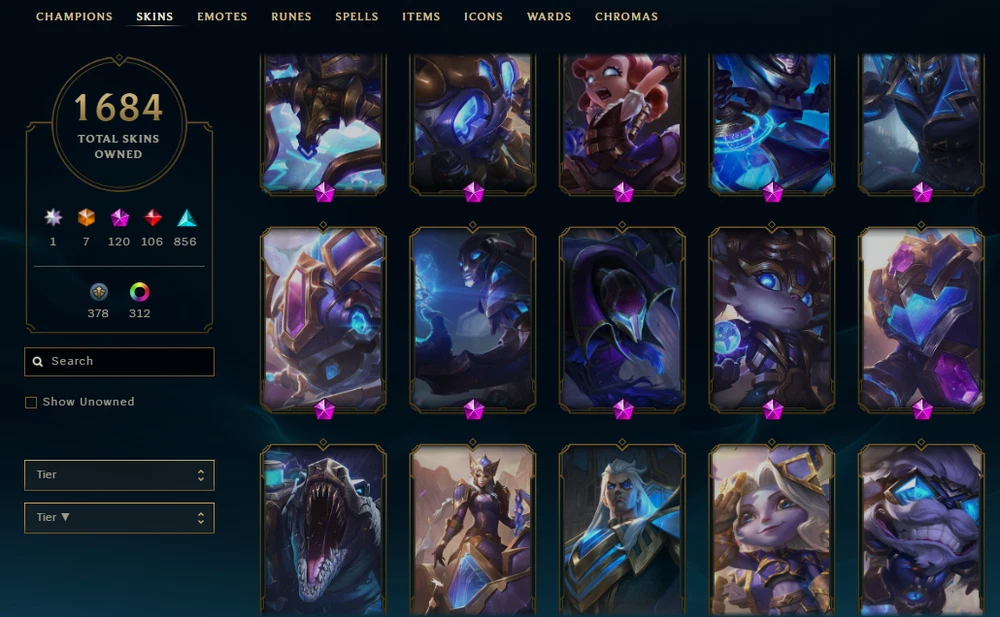Choose the open-mouthed crocodile skin card
Viewport: 1000px width, 617px height.
(x=323, y=530)
